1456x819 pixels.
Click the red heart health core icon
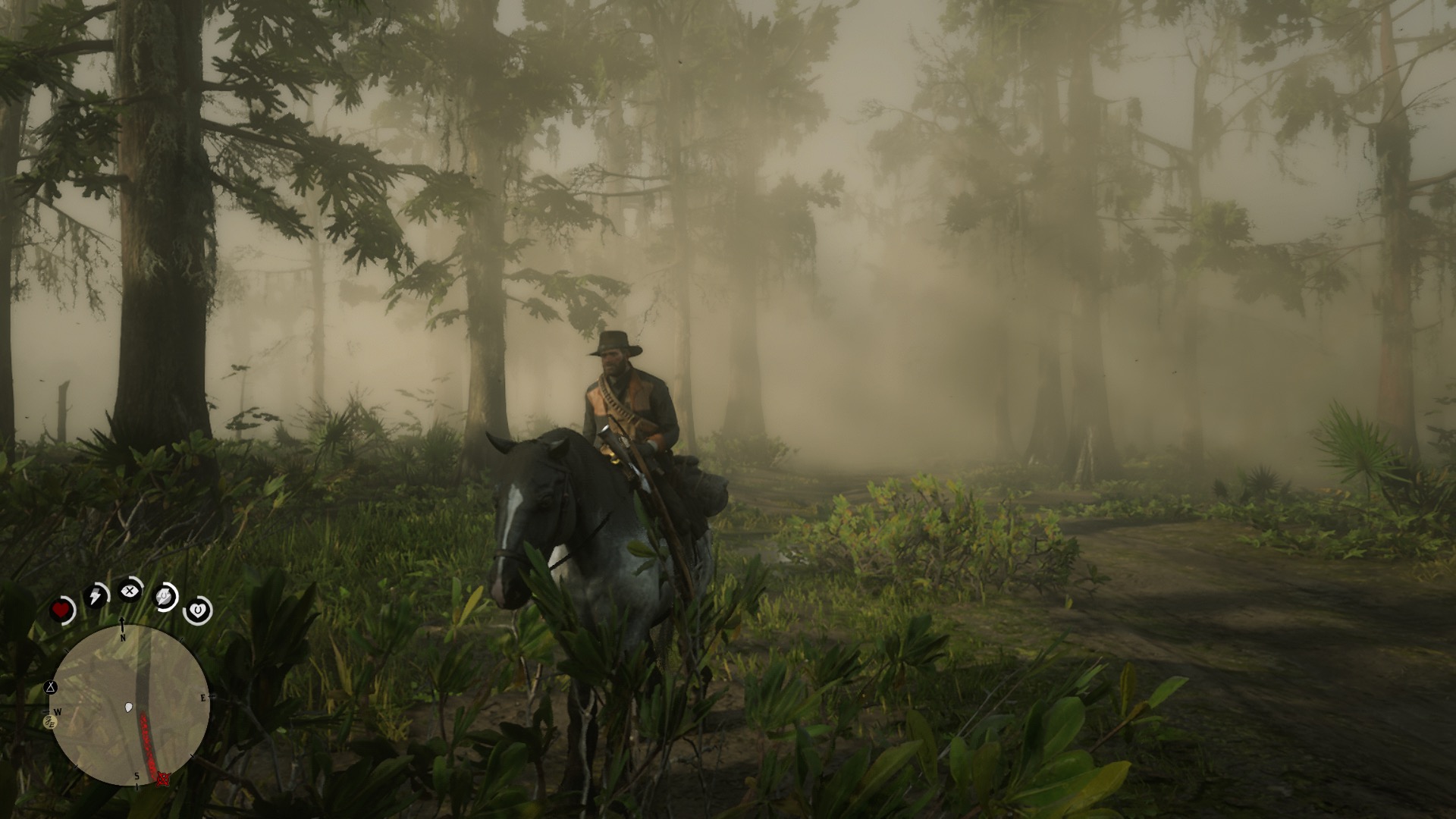(x=62, y=610)
